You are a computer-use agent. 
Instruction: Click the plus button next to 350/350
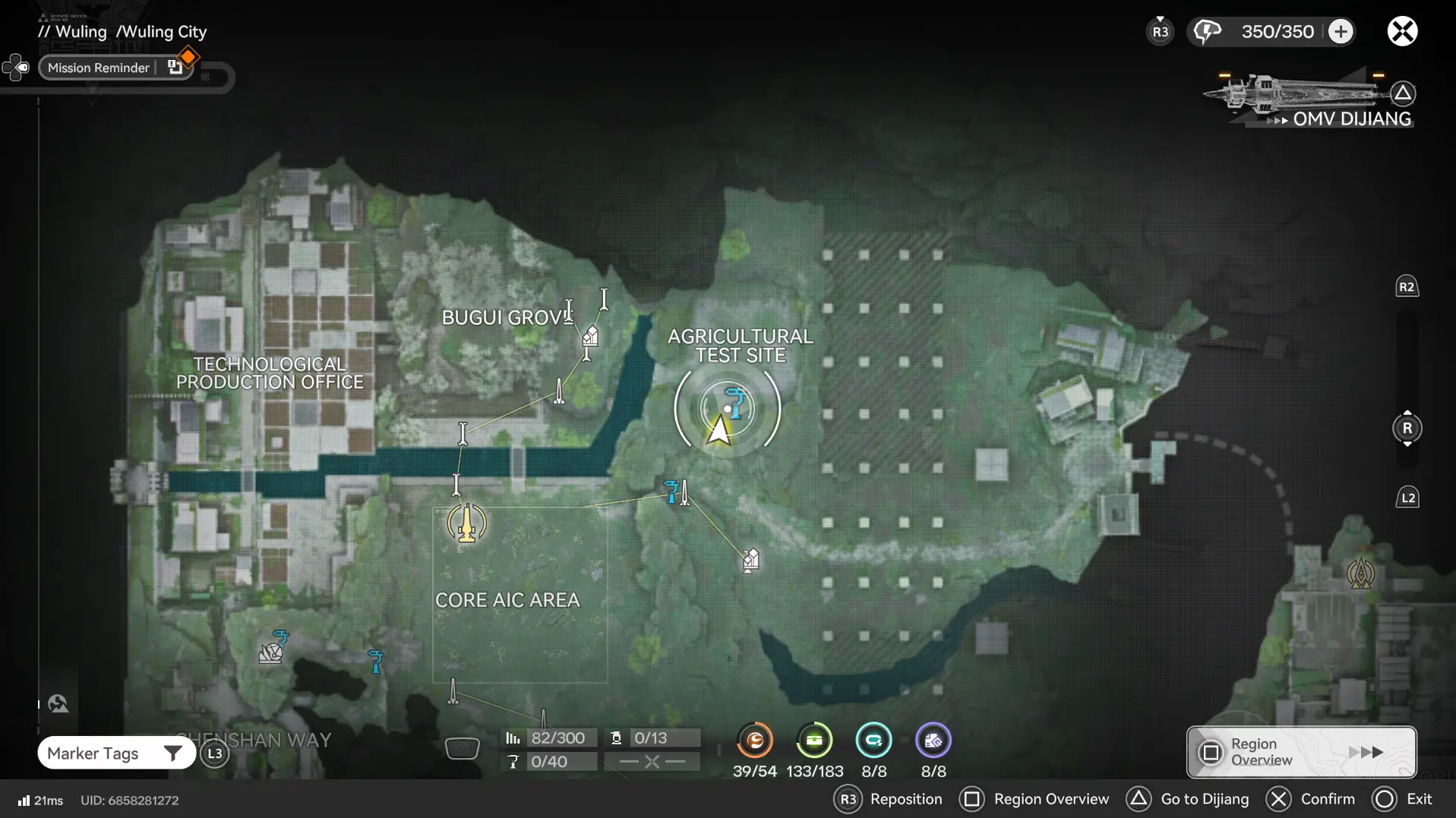pos(1340,30)
